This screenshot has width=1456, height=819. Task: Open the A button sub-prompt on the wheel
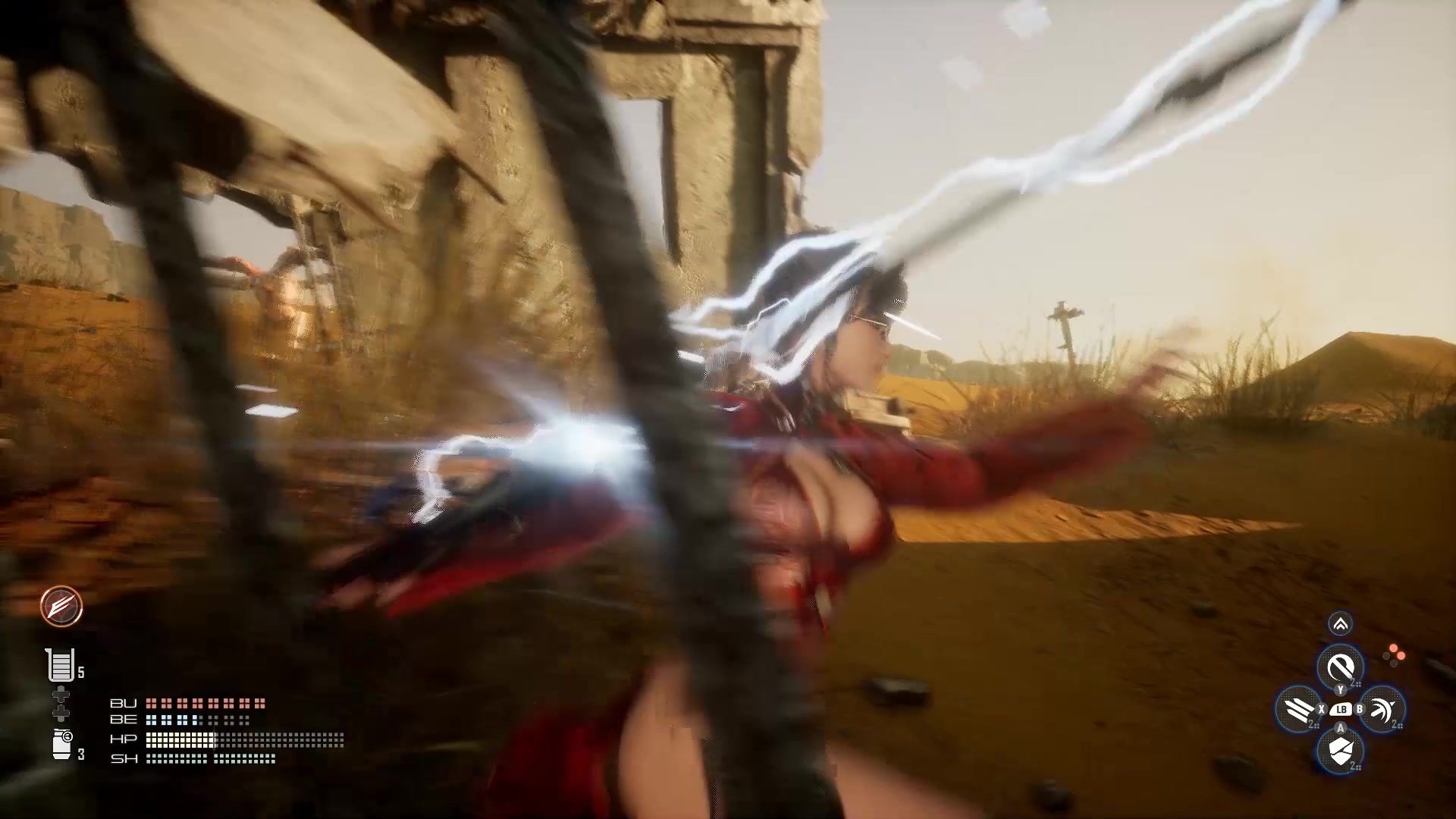tap(1340, 726)
